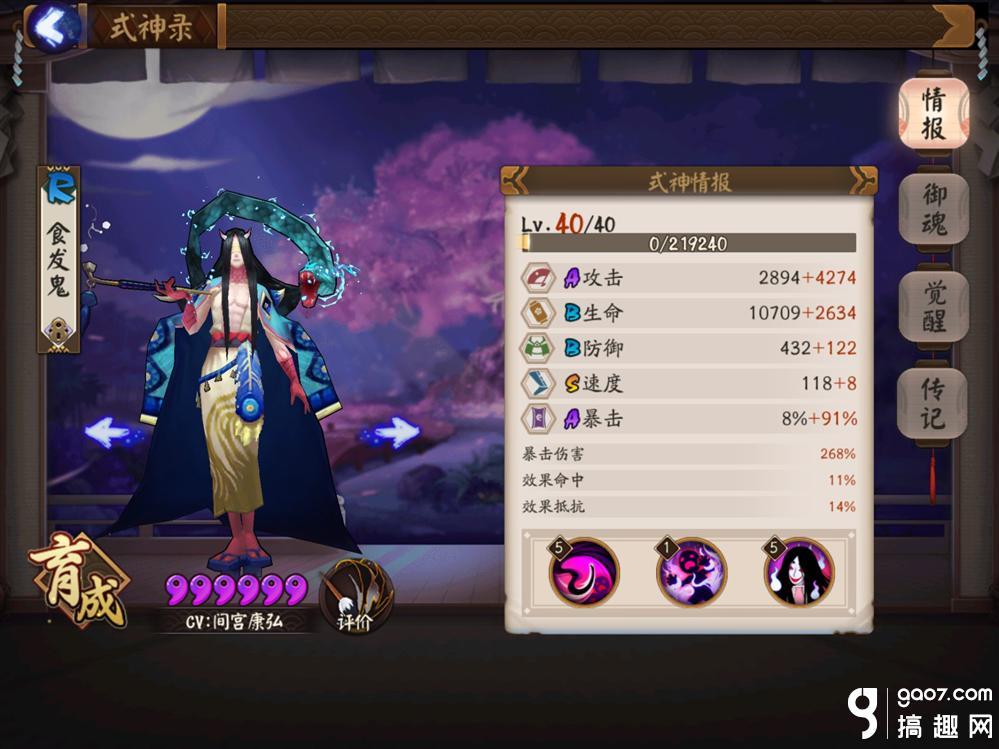Inspect the purple flame spirit skill
999x749 pixels.
[x=691, y=574]
